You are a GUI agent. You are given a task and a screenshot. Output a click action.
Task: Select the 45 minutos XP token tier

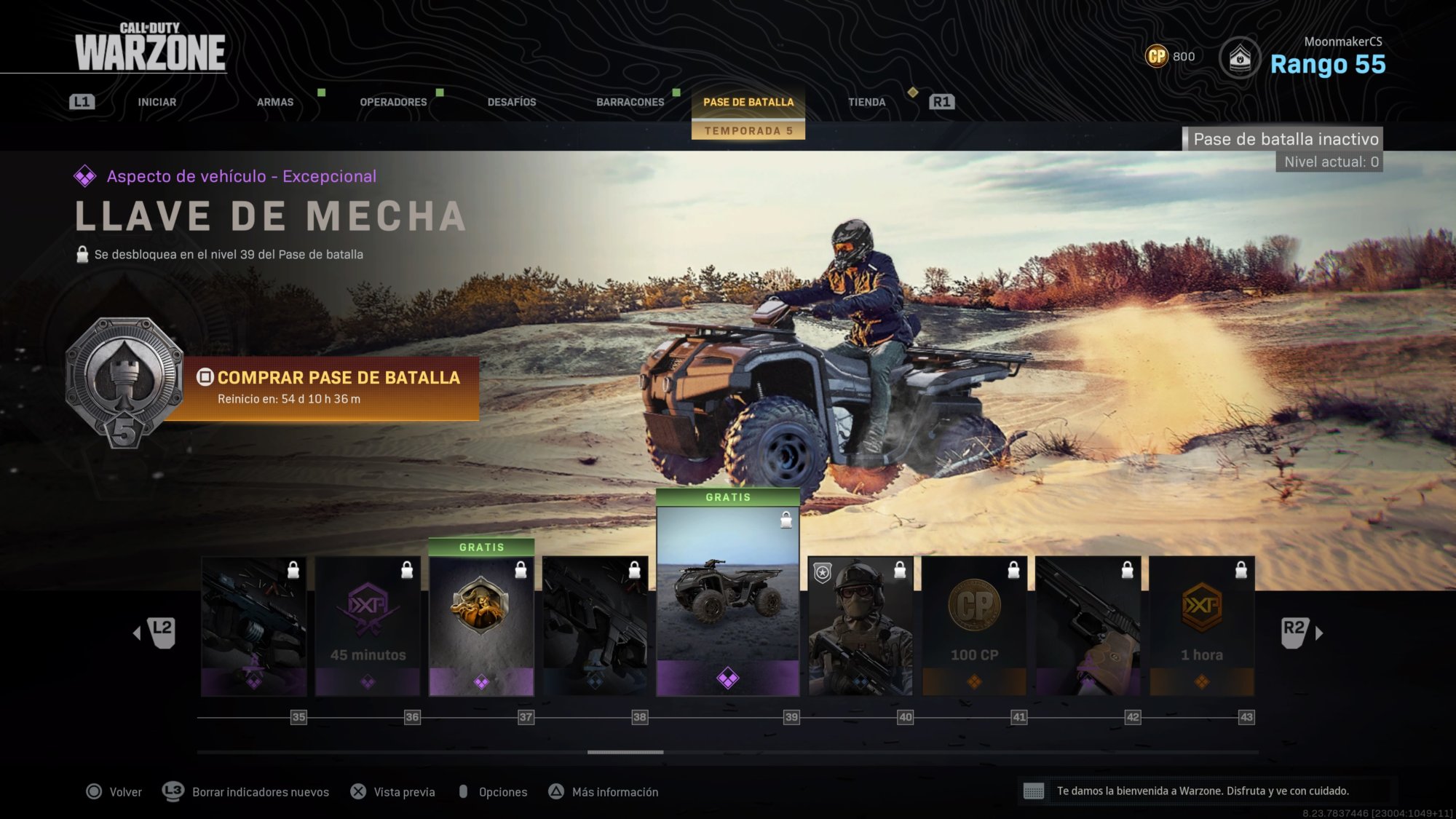pyautogui.click(x=368, y=626)
